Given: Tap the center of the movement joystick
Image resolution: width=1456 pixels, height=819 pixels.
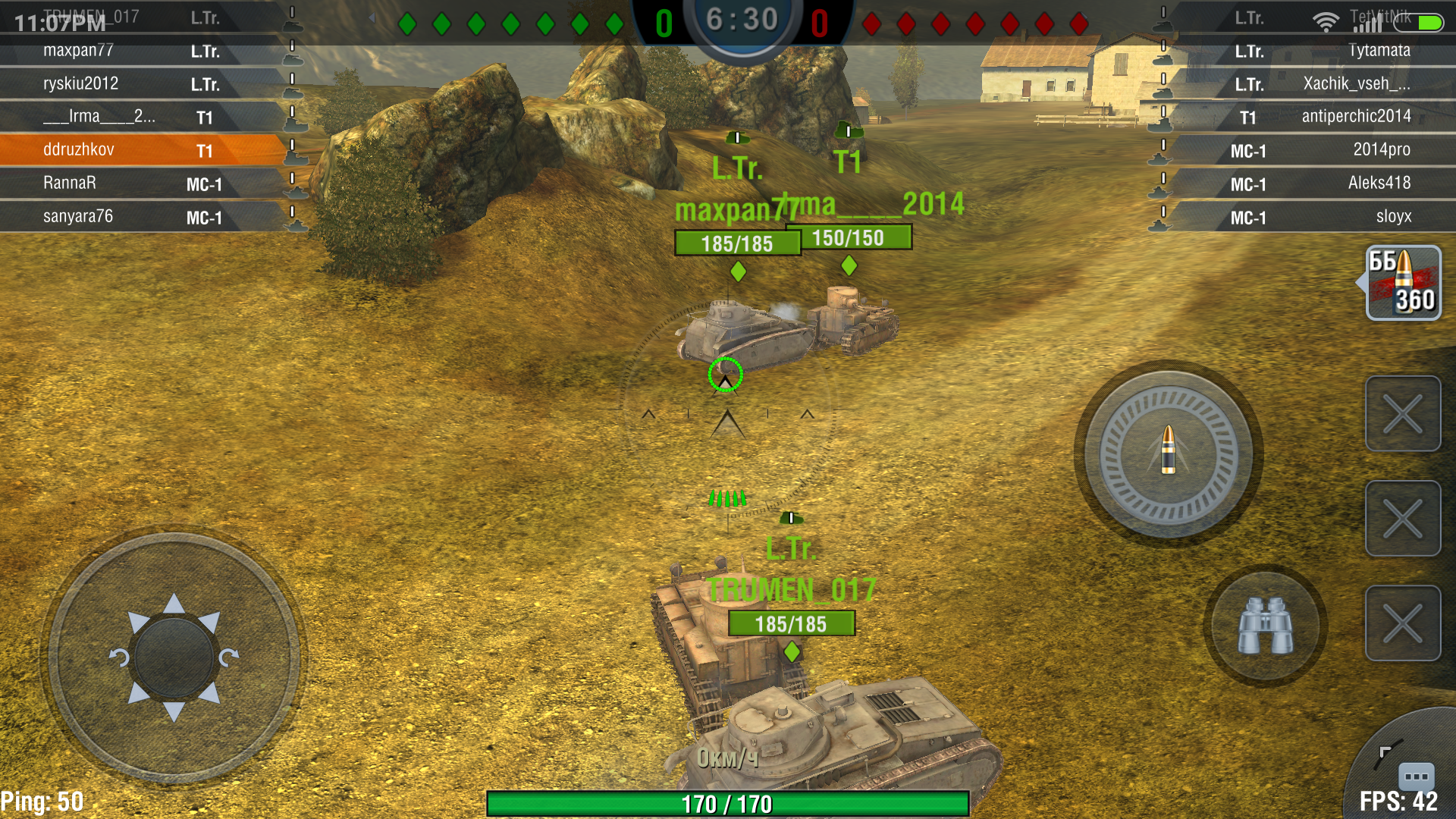Looking at the screenshot, I should click(174, 657).
